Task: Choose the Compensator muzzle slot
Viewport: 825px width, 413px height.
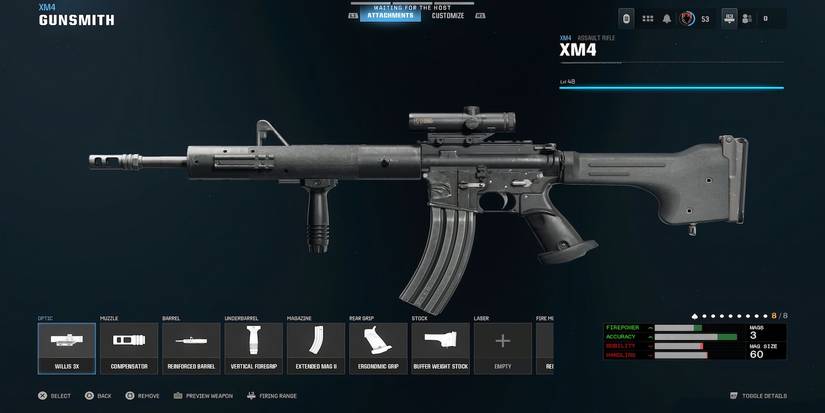Action: [129, 347]
